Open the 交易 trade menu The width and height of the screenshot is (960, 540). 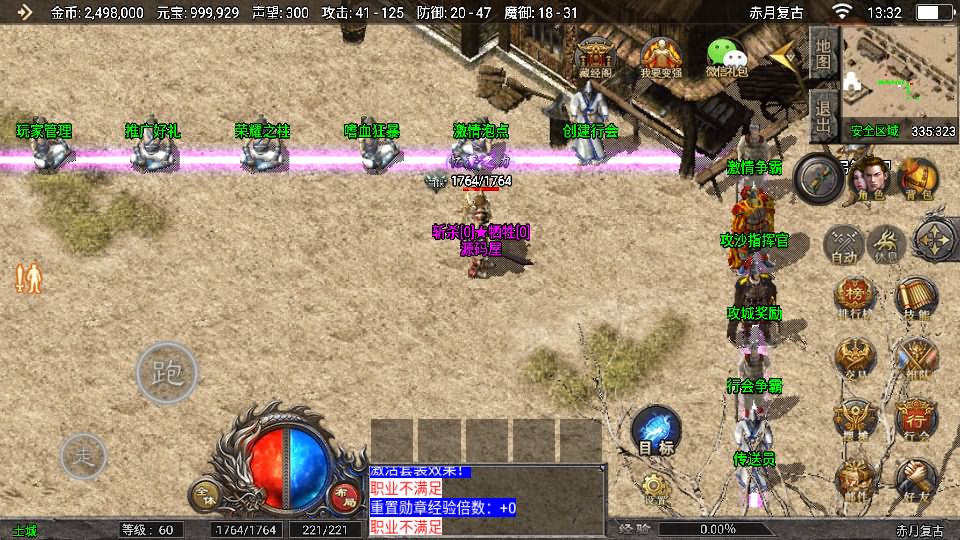click(856, 358)
